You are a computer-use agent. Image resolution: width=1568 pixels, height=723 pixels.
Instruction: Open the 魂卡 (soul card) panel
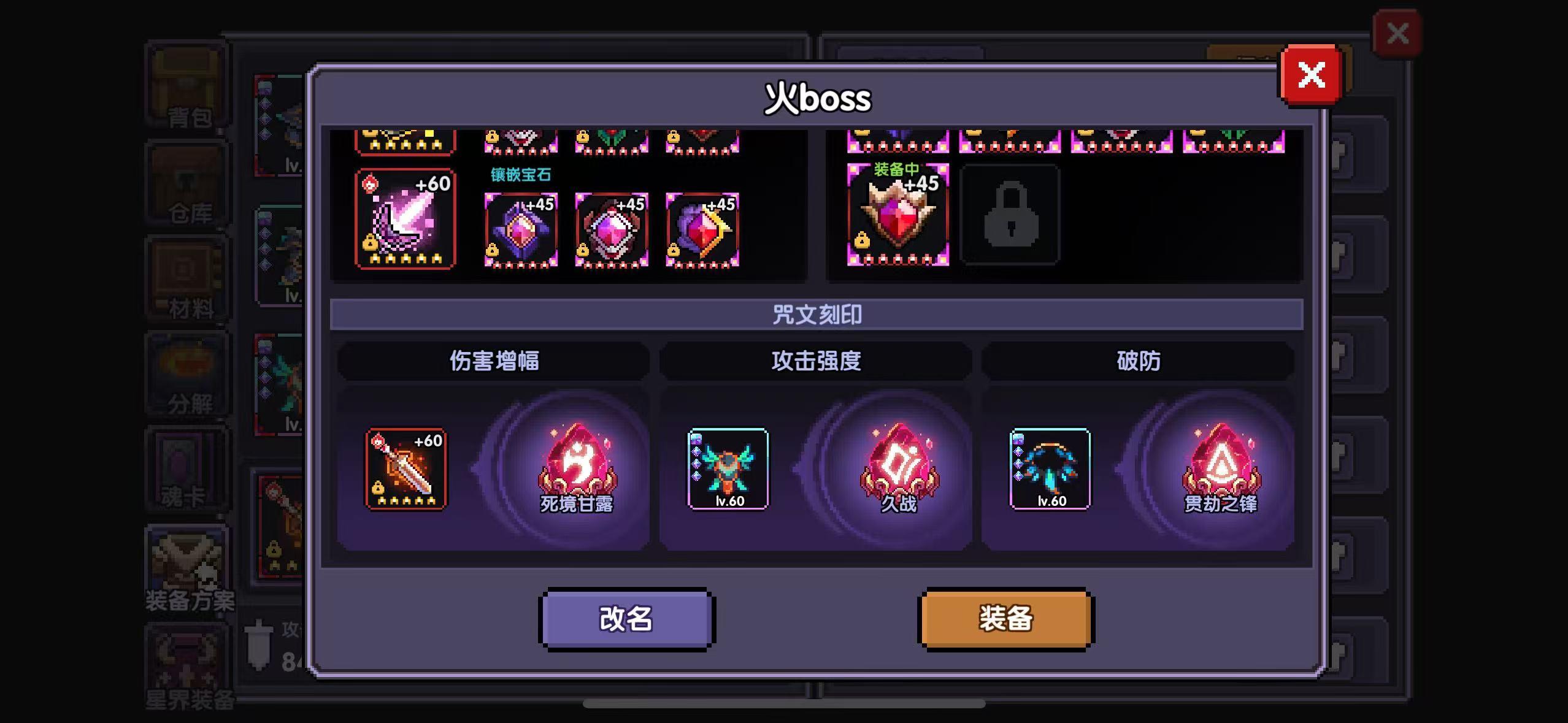pos(187,469)
